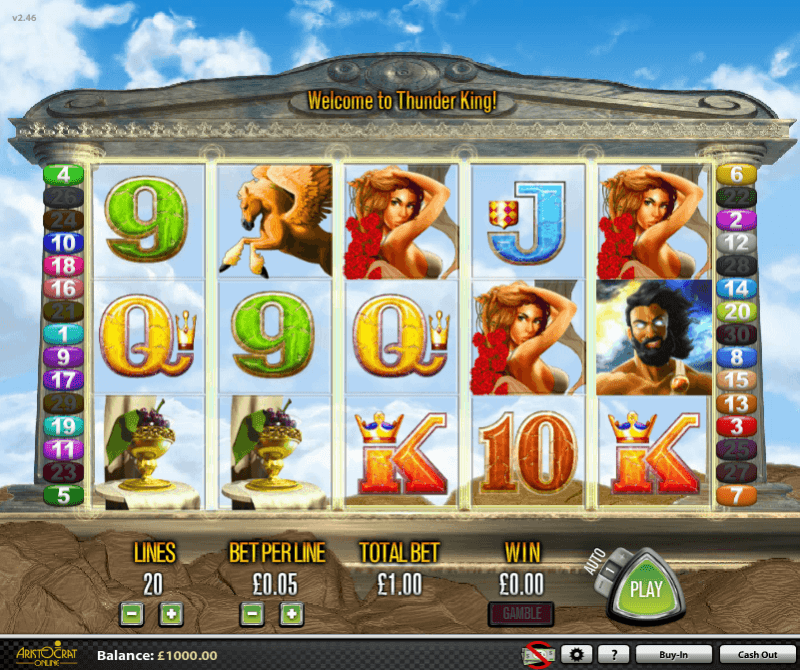The width and height of the screenshot is (800, 670).
Task: Decrease the number of lines
Action: 131,612
